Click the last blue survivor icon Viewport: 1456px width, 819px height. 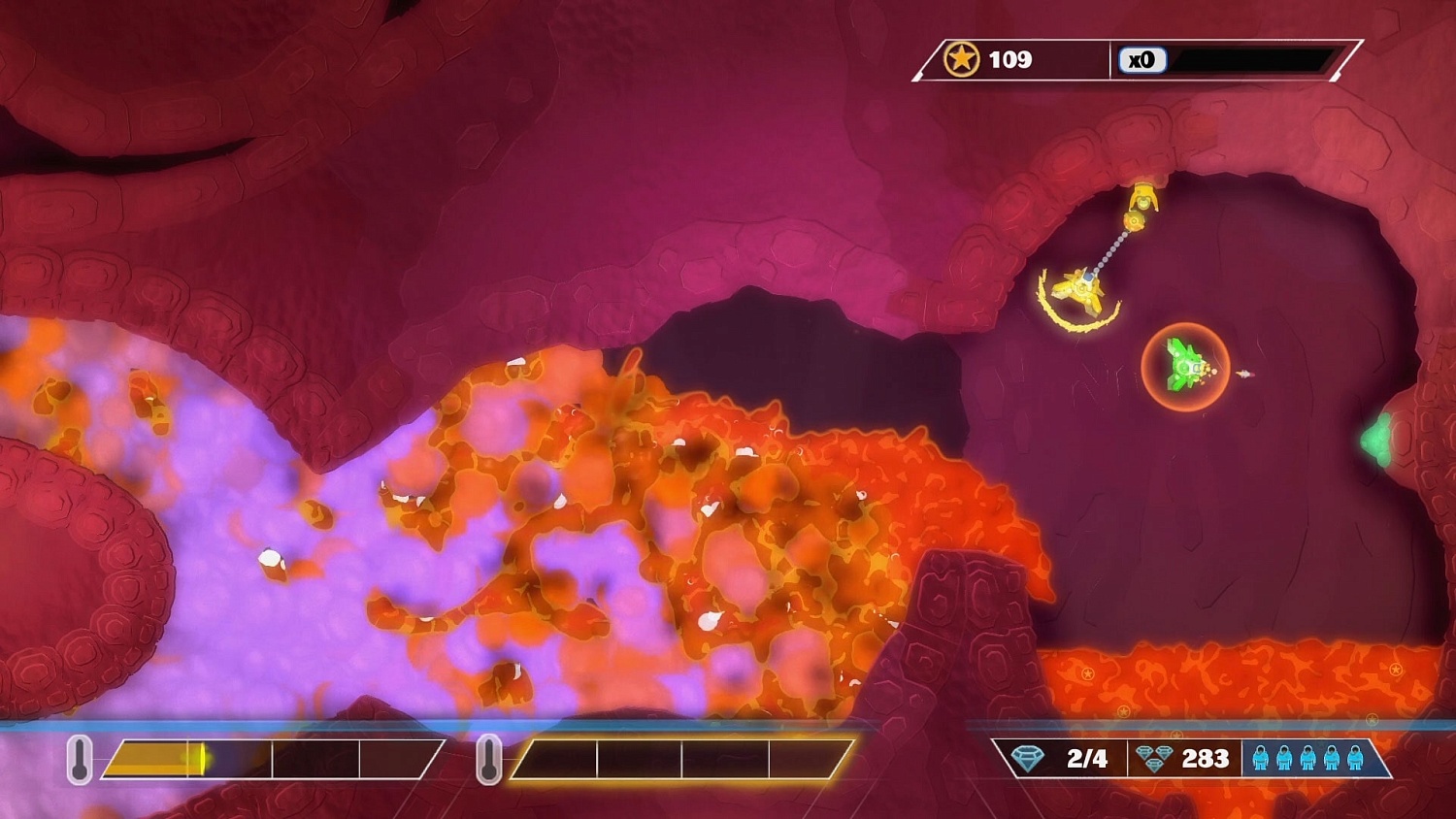coord(1354,760)
